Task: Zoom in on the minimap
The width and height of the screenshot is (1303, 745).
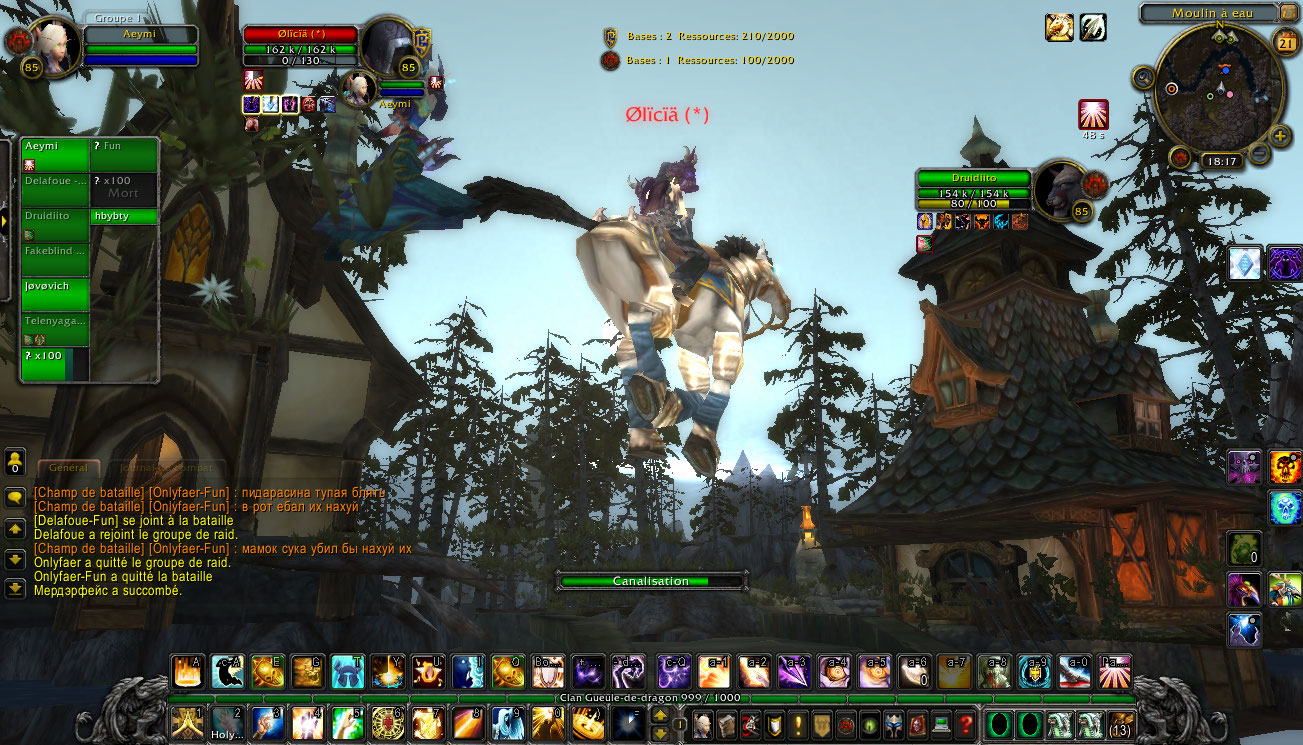Action: 1279,137
